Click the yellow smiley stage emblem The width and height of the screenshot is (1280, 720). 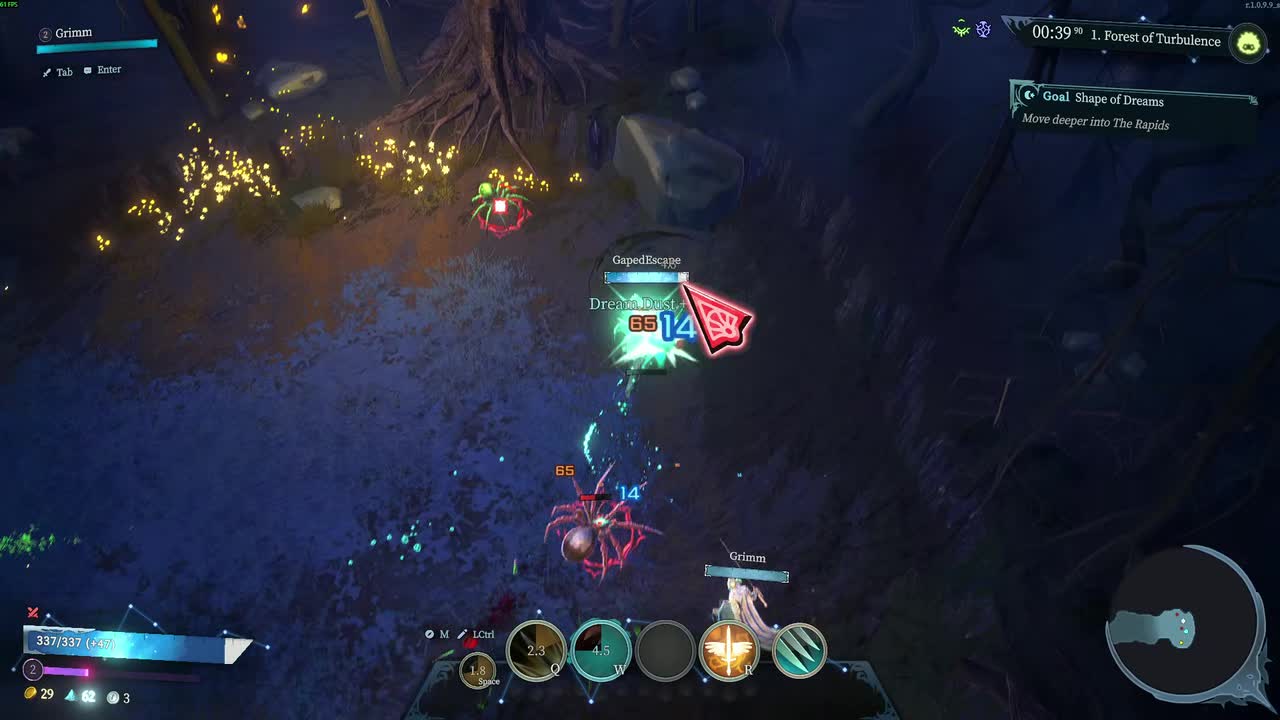(1247, 44)
